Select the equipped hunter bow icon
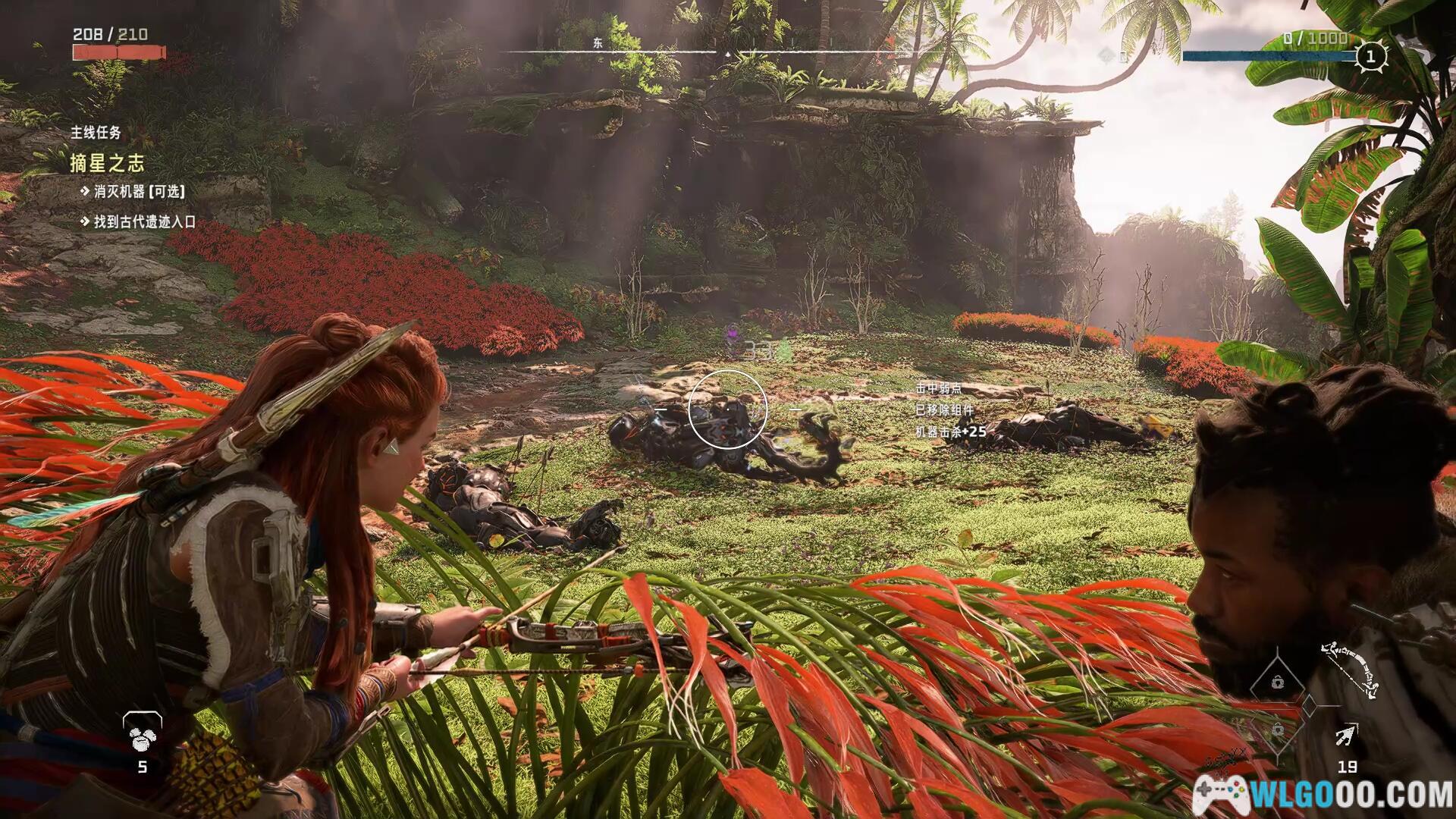This screenshot has height=819, width=1456. click(x=1351, y=668)
